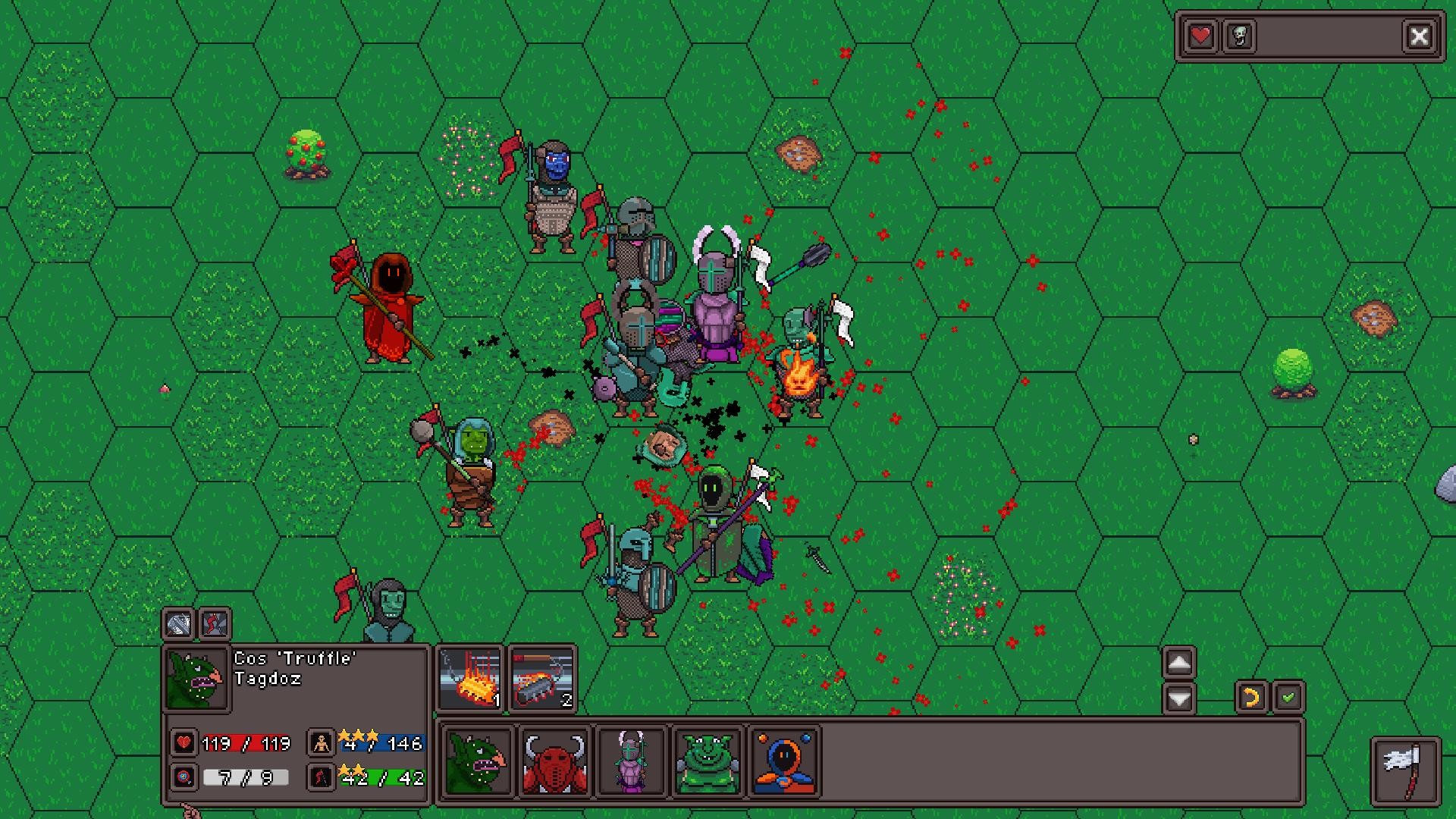Select the name label Cos 'Truffle' Tagdoz
This screenshot has height=819, width=1456.
pyautogui.click(x=294, y=672)
